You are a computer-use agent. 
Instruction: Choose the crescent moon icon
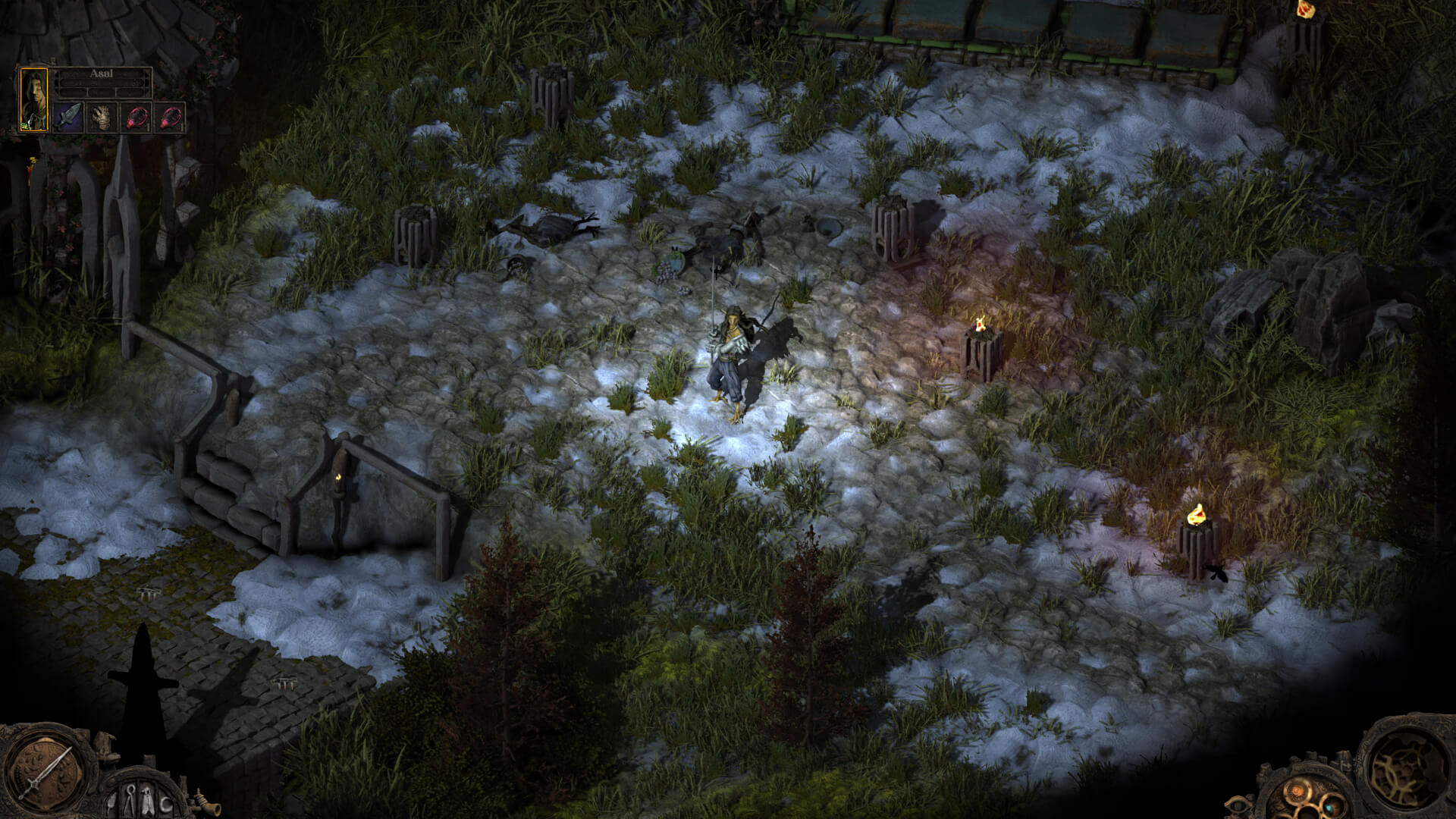click(x=167, y=802)
